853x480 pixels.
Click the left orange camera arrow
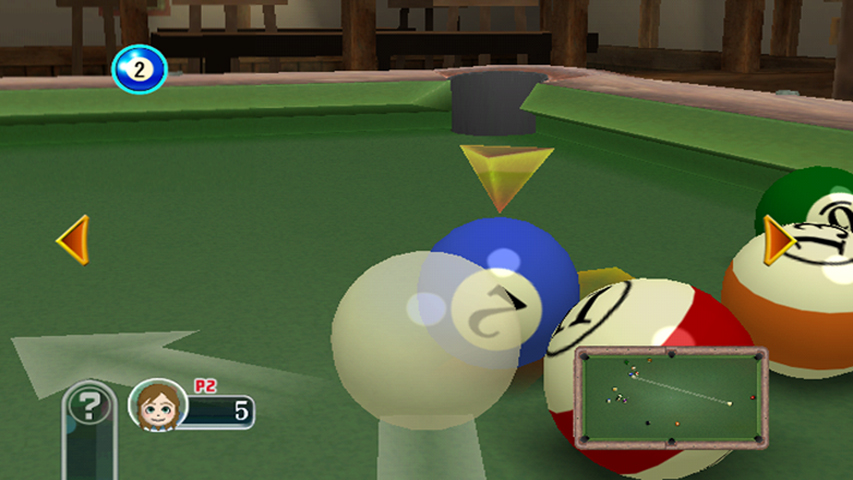point(74,240)
